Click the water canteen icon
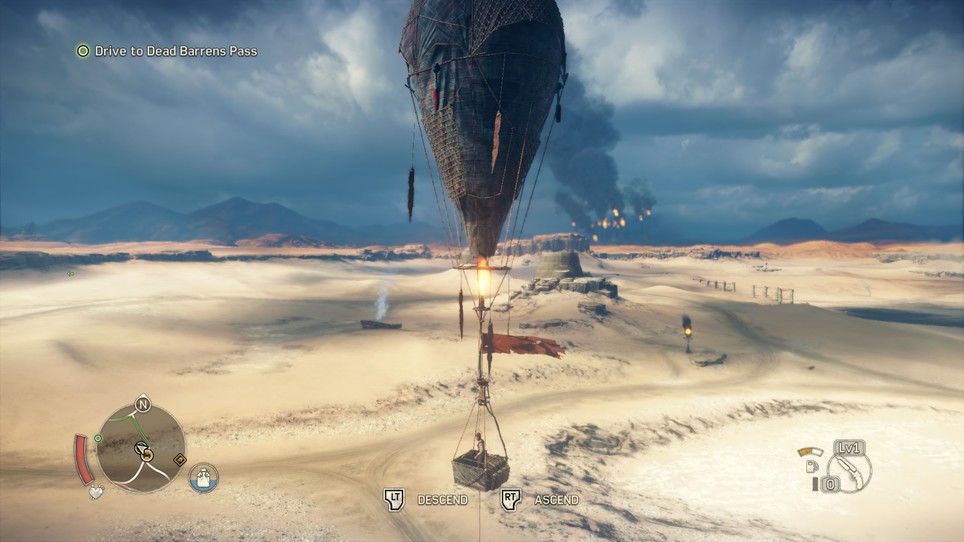This screenshot has width=964, height=542. pyautogui.click(x=203, y=477)
